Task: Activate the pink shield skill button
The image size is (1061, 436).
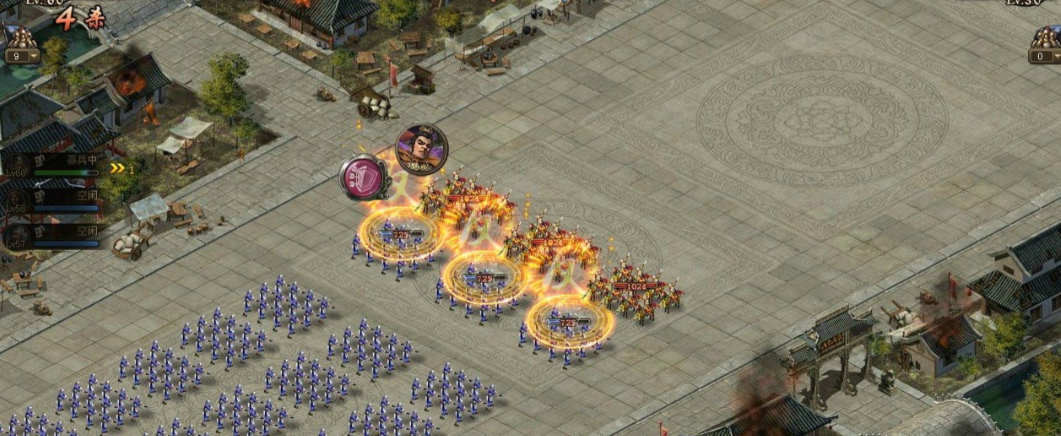Action: (x=364, y=178)
